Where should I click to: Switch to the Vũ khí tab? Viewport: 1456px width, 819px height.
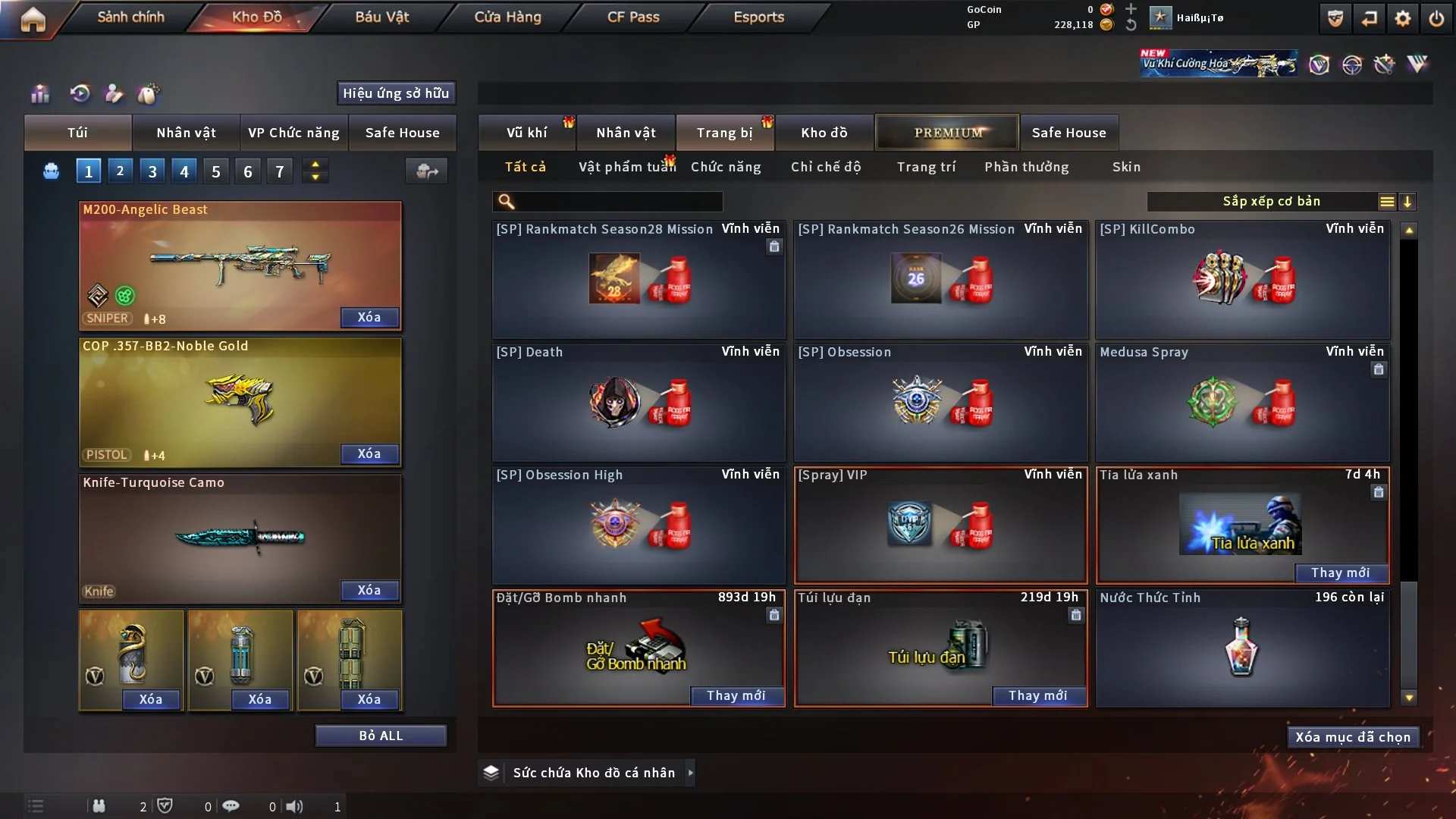pyautogui.click(x=526, y=133)
